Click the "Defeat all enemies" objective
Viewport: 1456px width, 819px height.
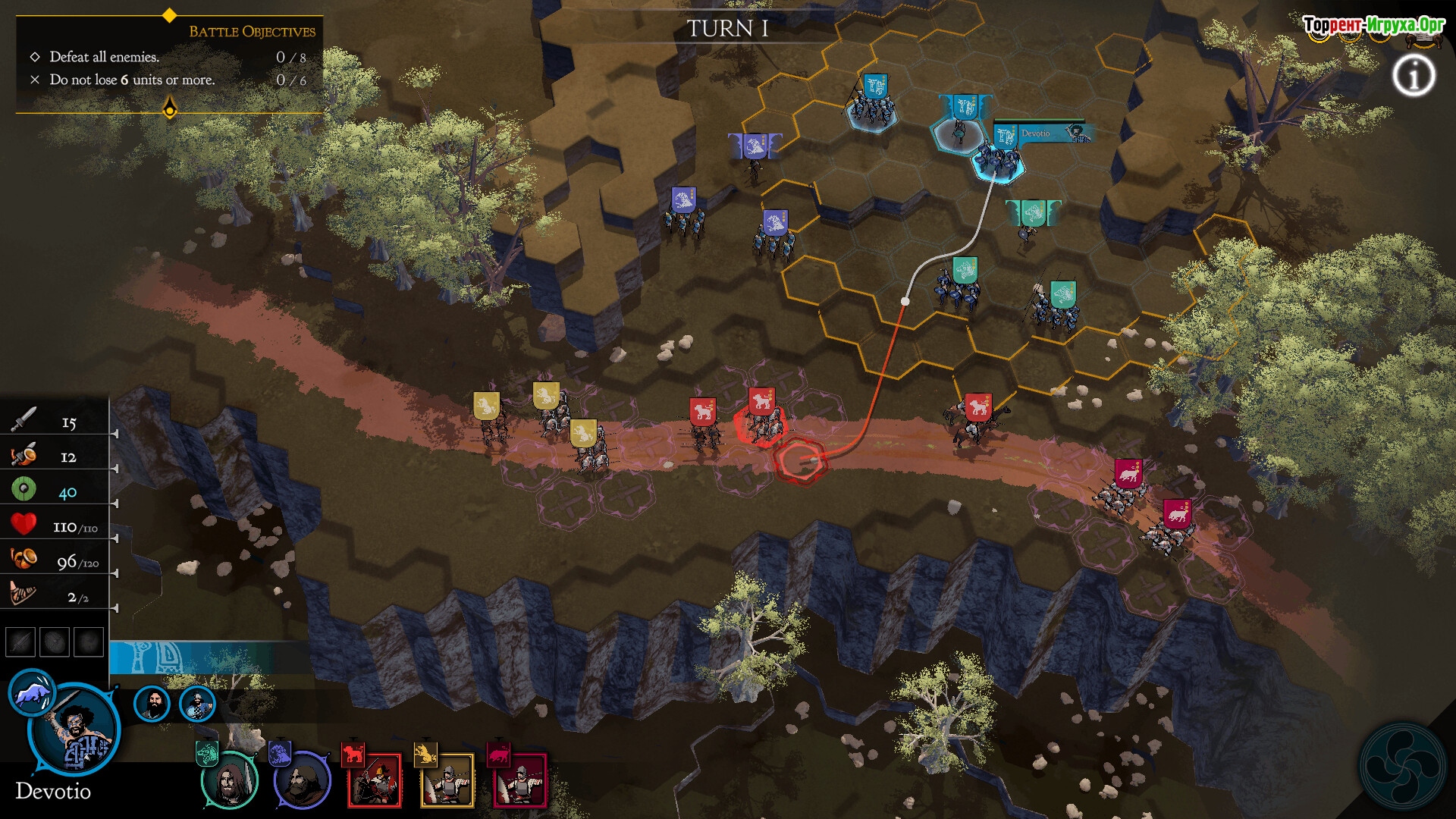[x=104, y=57]
